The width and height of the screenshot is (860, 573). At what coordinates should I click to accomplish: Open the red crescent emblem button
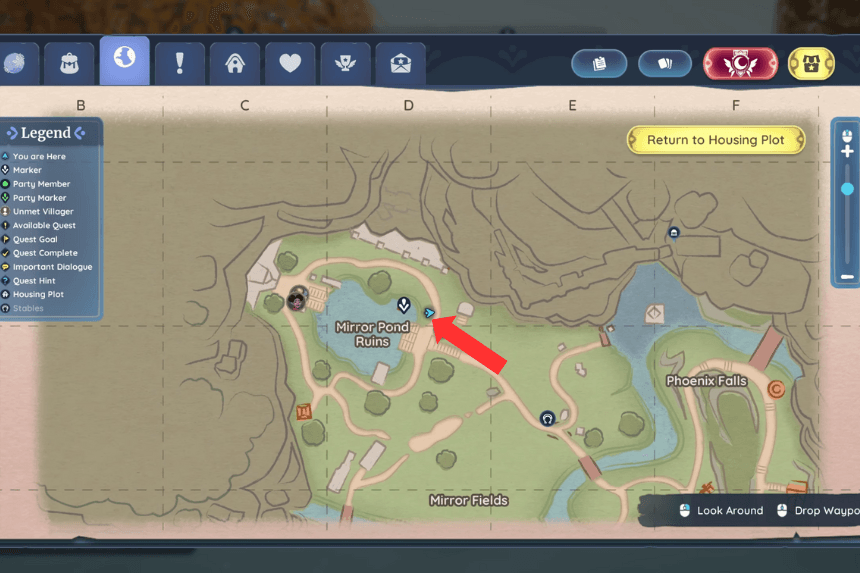click(741, 63)
